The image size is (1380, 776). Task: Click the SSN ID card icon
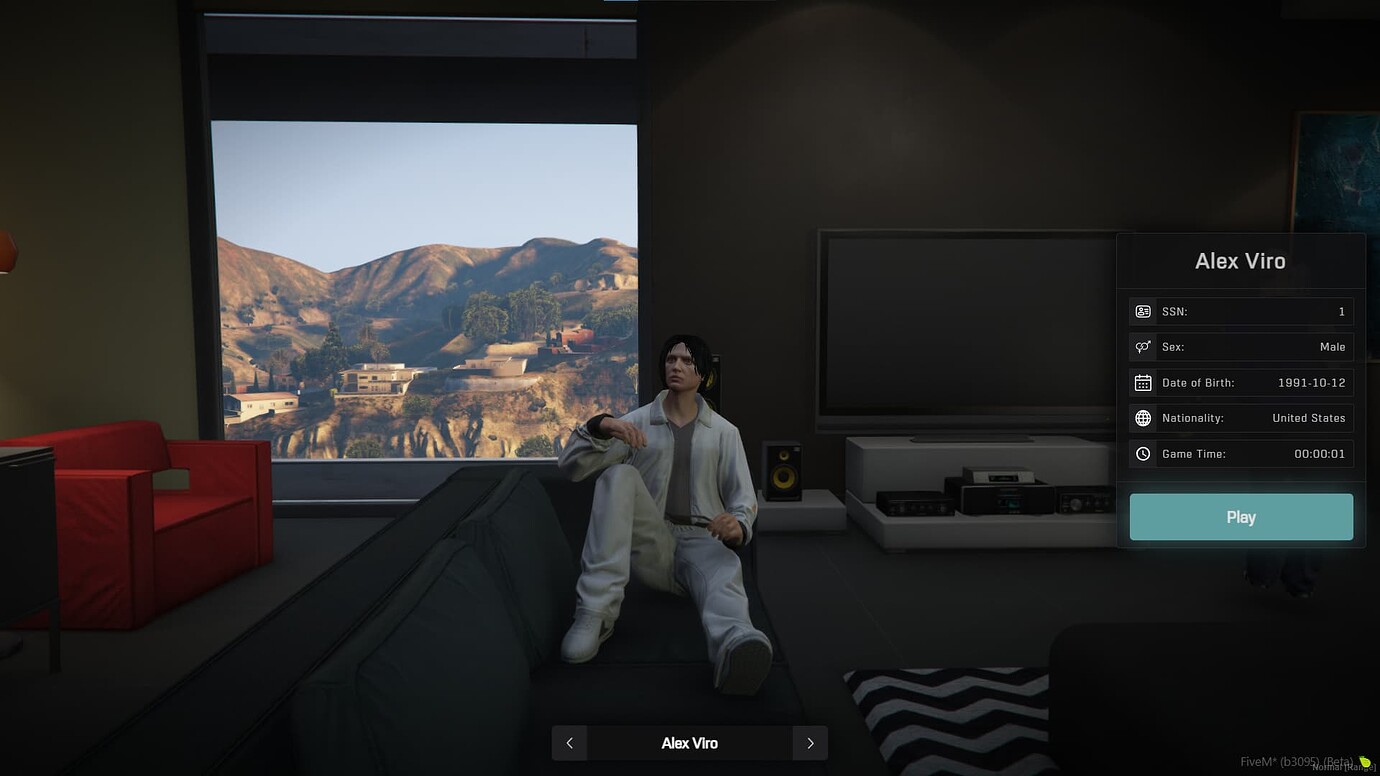point(1143,310)
